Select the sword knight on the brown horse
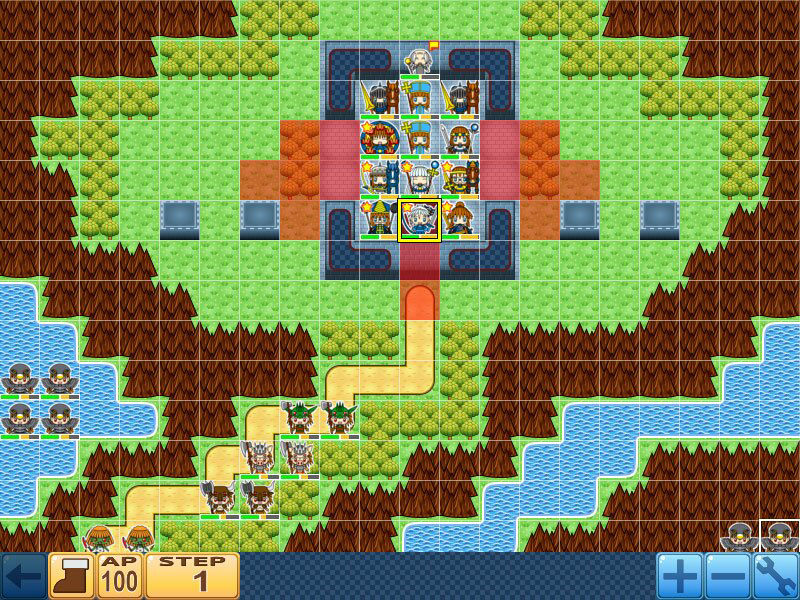Screen dimensions: 800x600 (379, 100)
